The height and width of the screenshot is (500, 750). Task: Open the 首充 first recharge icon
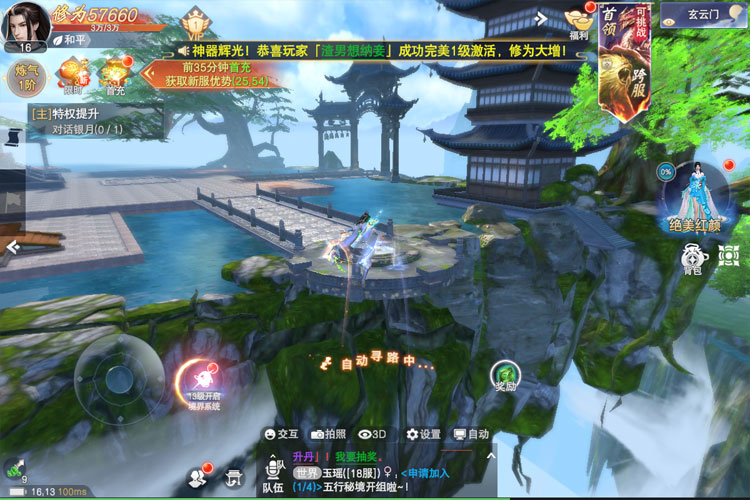114,73
